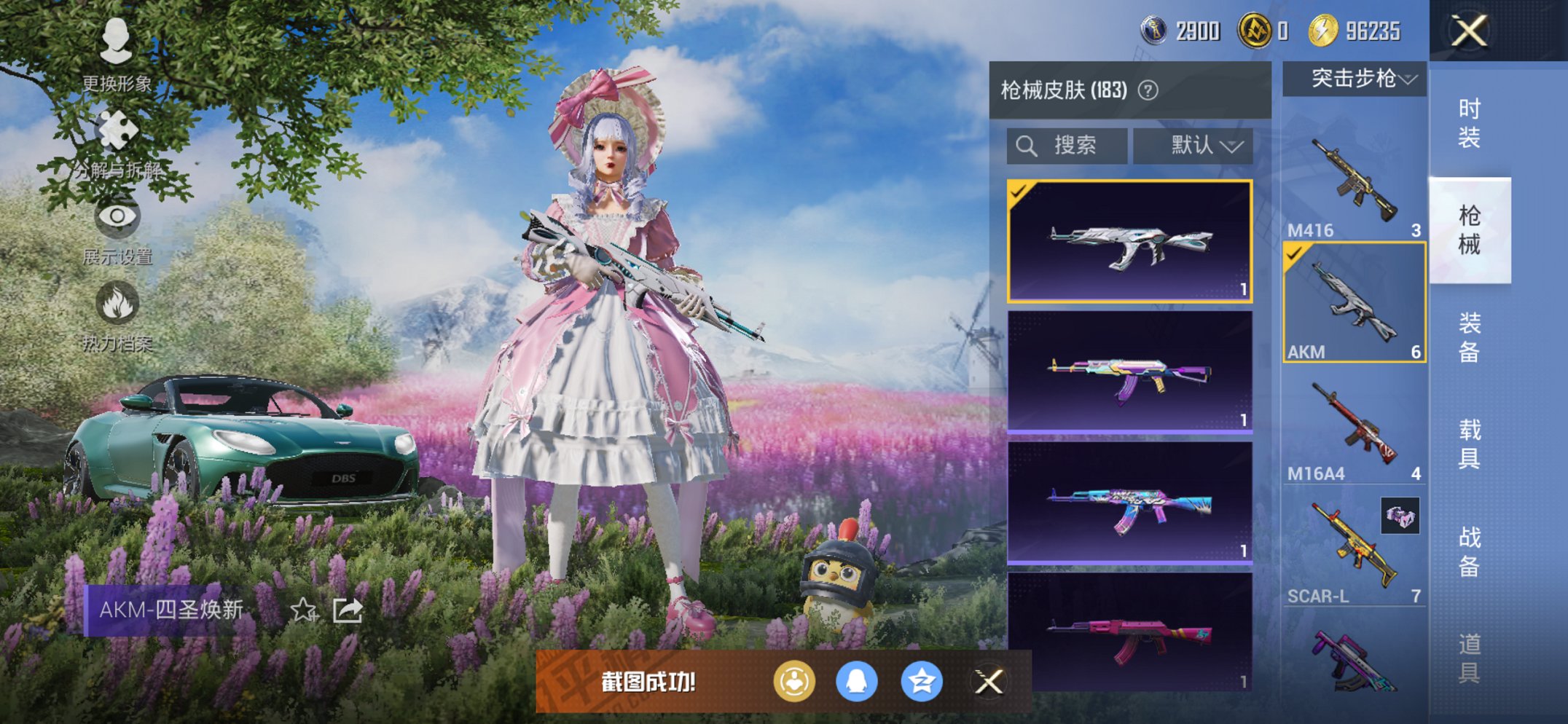Open the 载具 vehicles tab
This screenshot has width=1568, height=724.
coord(1468,444)
